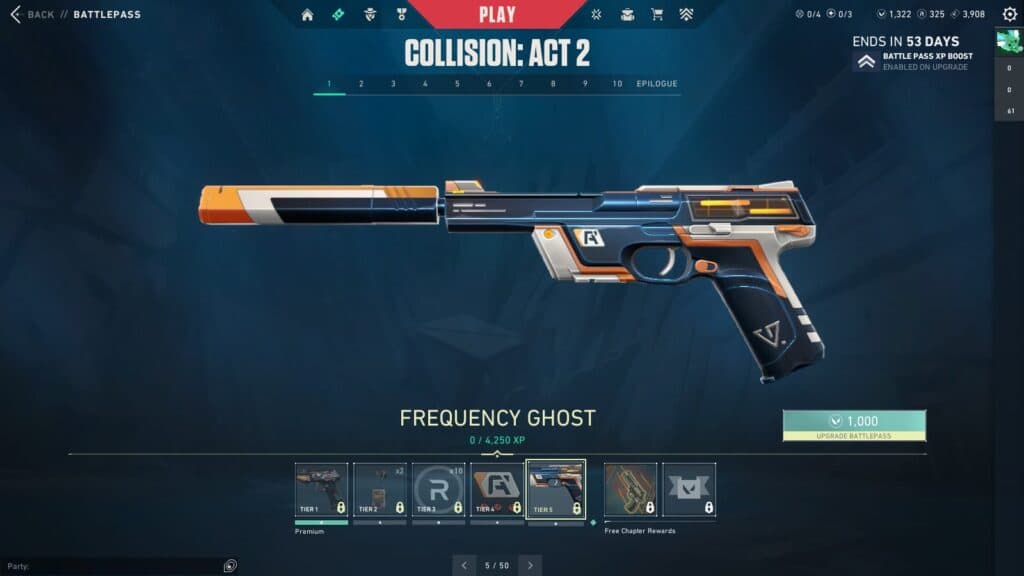
Task: Select the Tier 2 reward tile
Action: 380,489
